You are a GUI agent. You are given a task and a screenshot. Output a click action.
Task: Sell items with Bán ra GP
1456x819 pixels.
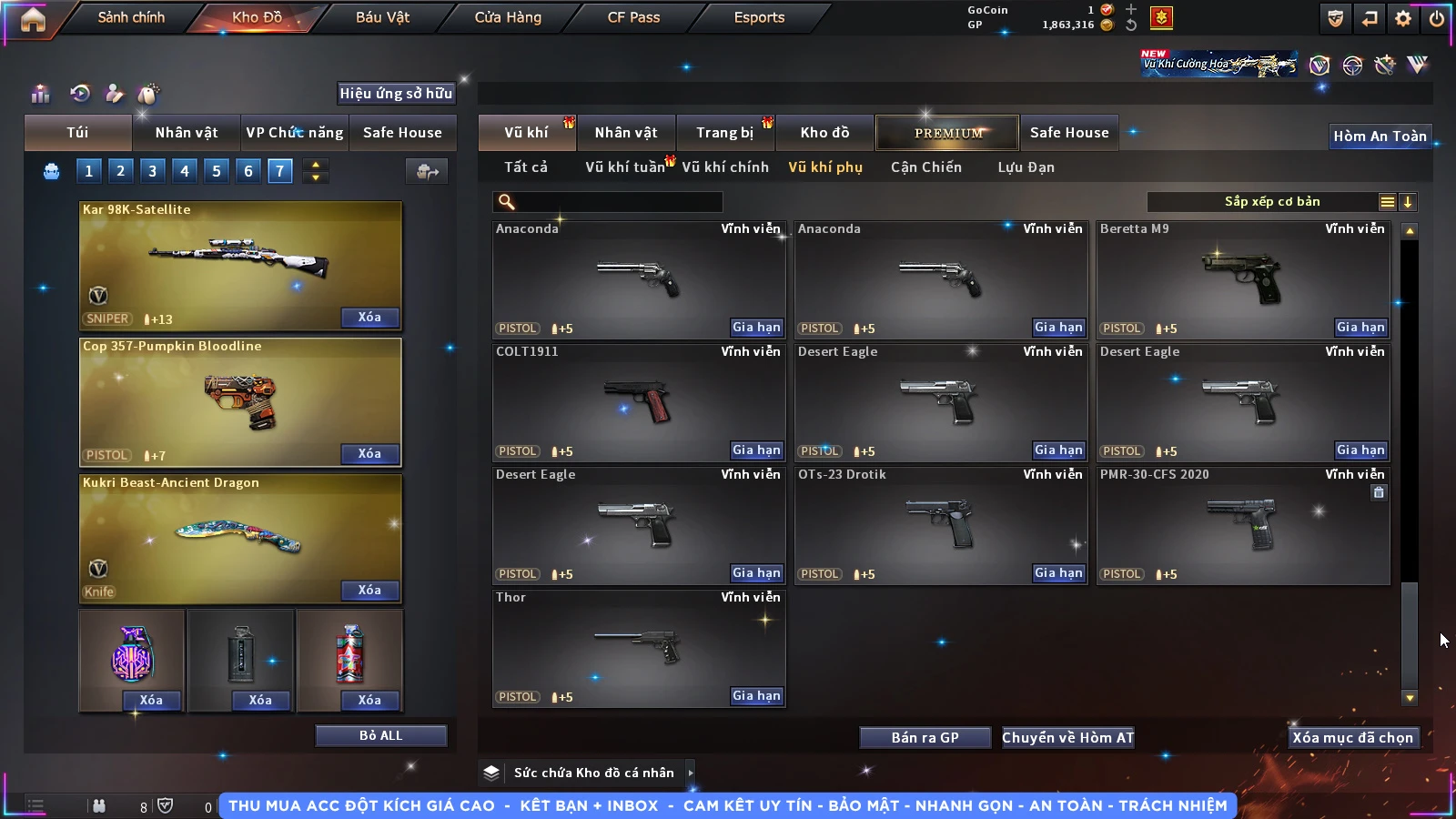point(925,738)
